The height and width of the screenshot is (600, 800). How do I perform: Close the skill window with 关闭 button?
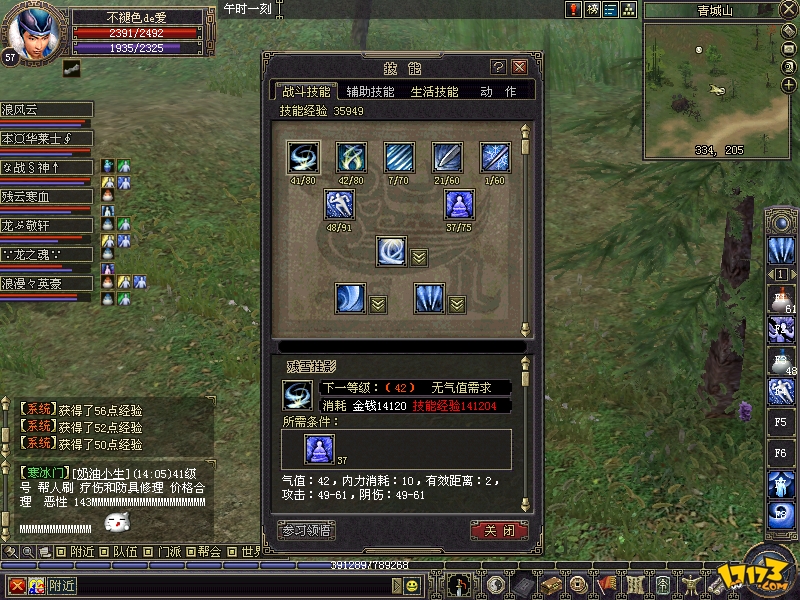(x=498, y=529)
